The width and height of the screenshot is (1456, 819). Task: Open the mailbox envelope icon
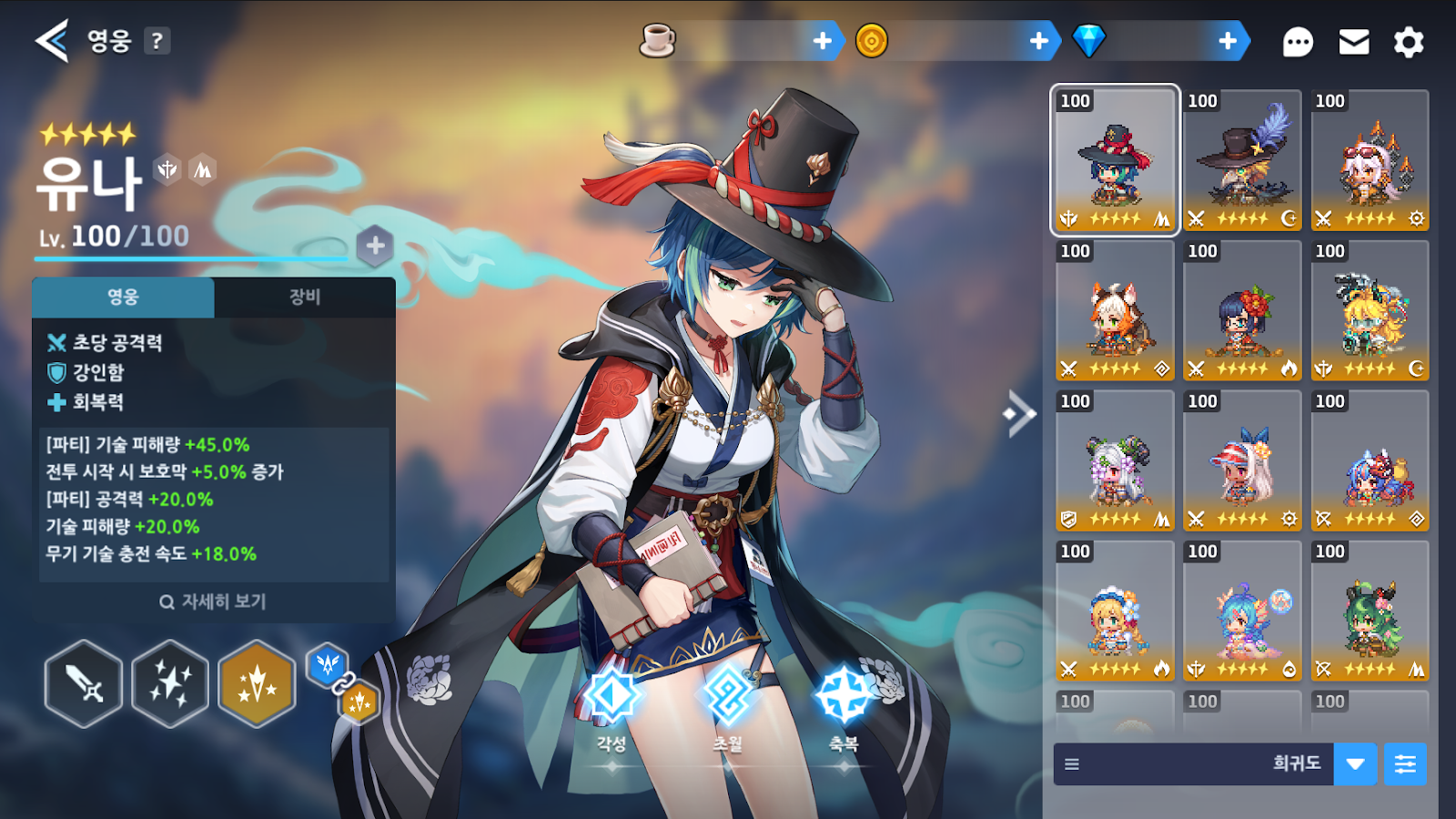[1354, 42]
